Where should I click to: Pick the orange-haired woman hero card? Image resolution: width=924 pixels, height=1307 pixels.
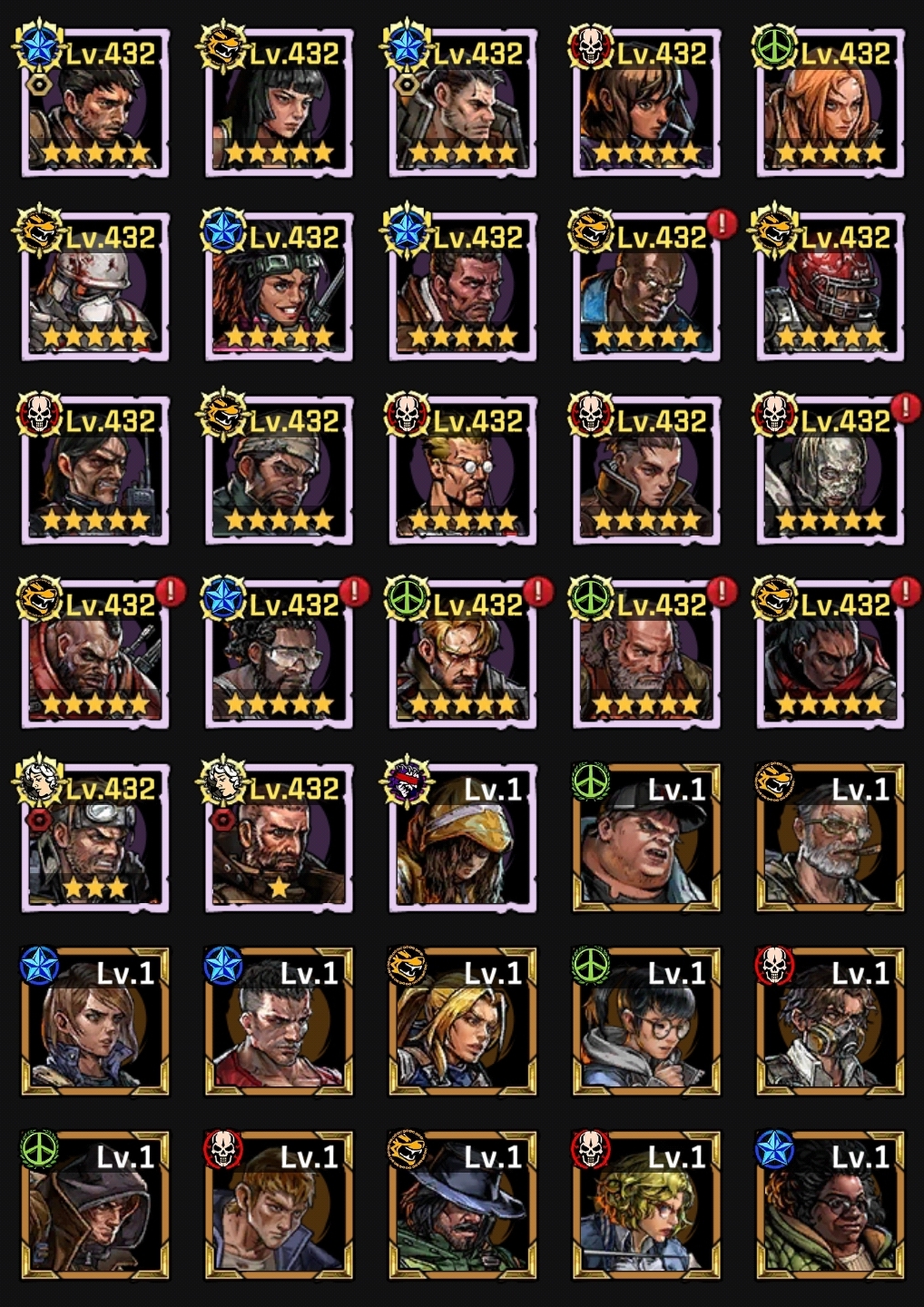(x=830, y=104)
